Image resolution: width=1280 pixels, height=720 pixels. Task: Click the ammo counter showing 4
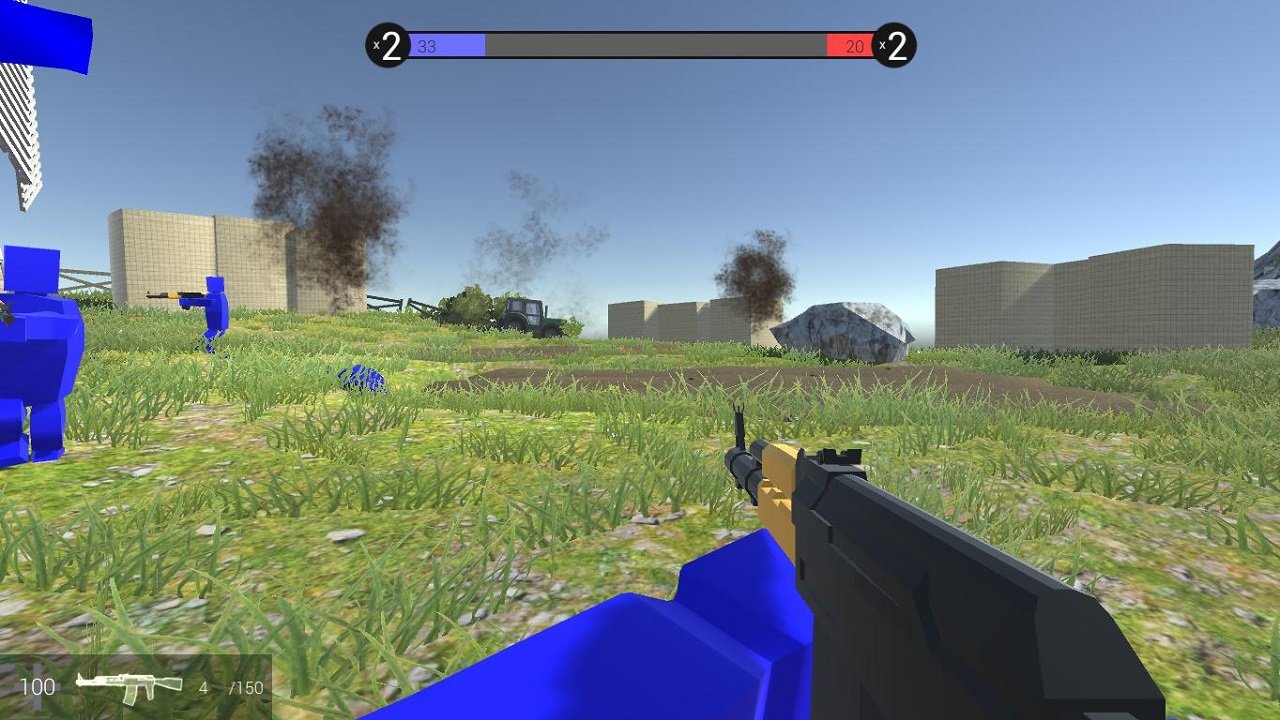(204, 687)
